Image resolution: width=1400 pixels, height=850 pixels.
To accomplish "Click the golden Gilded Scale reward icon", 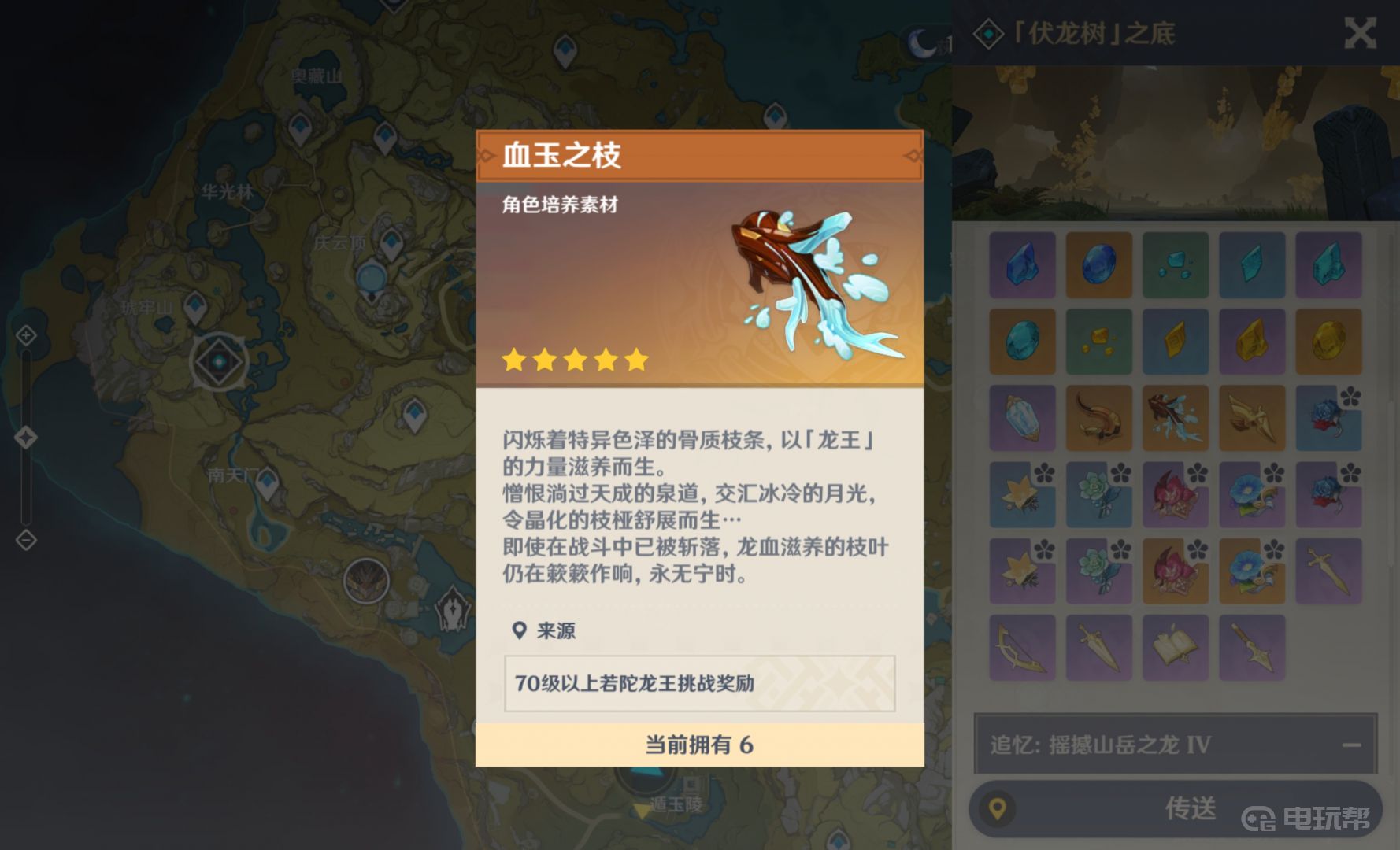I will [1253, 419].
